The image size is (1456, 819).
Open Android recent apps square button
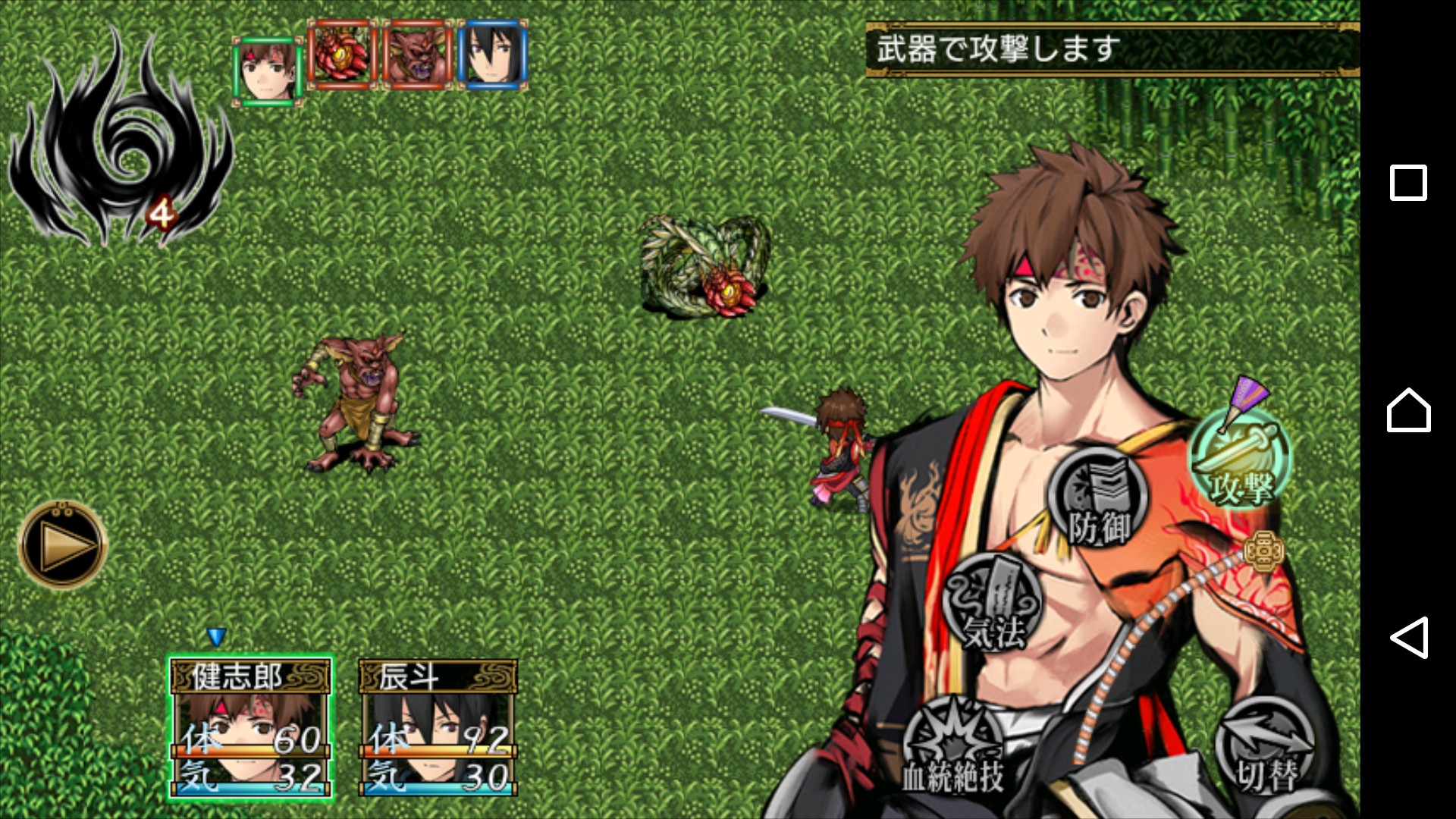(1408, 183)
